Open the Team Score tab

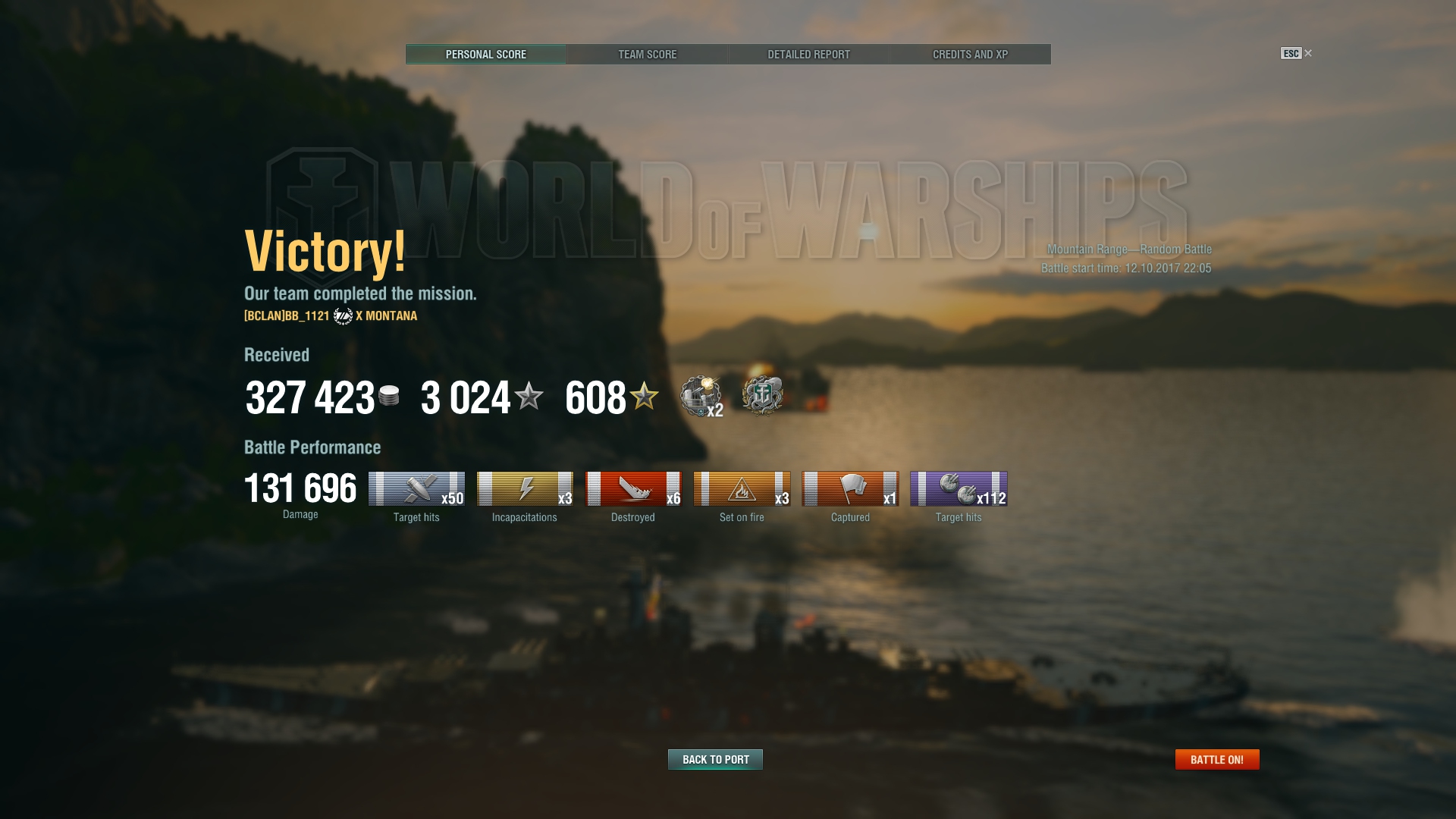click(x=647, y=55)
